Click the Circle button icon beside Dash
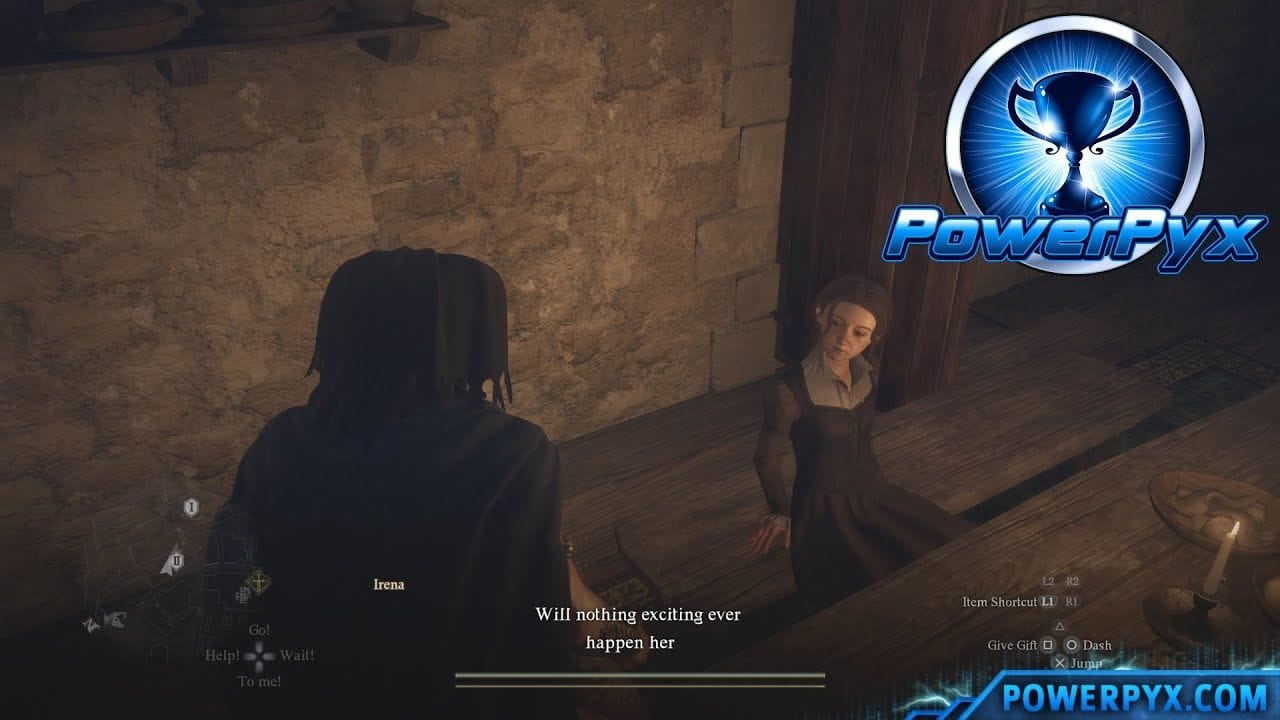This screenshot has width=1280, height=720. pyautogui.click(x=1073, y=646)
